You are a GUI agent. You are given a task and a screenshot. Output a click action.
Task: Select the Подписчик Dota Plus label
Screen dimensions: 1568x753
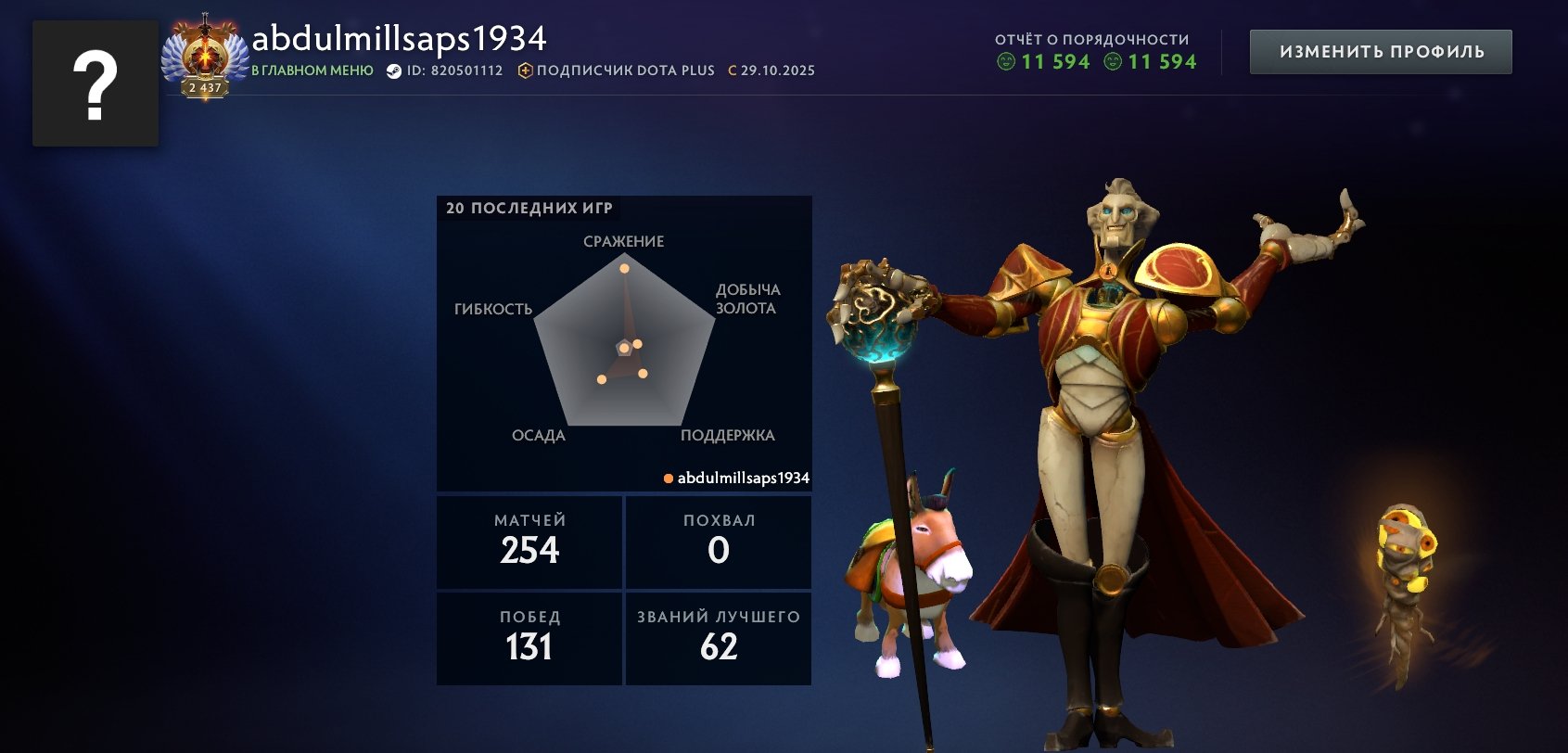point(617,70)
